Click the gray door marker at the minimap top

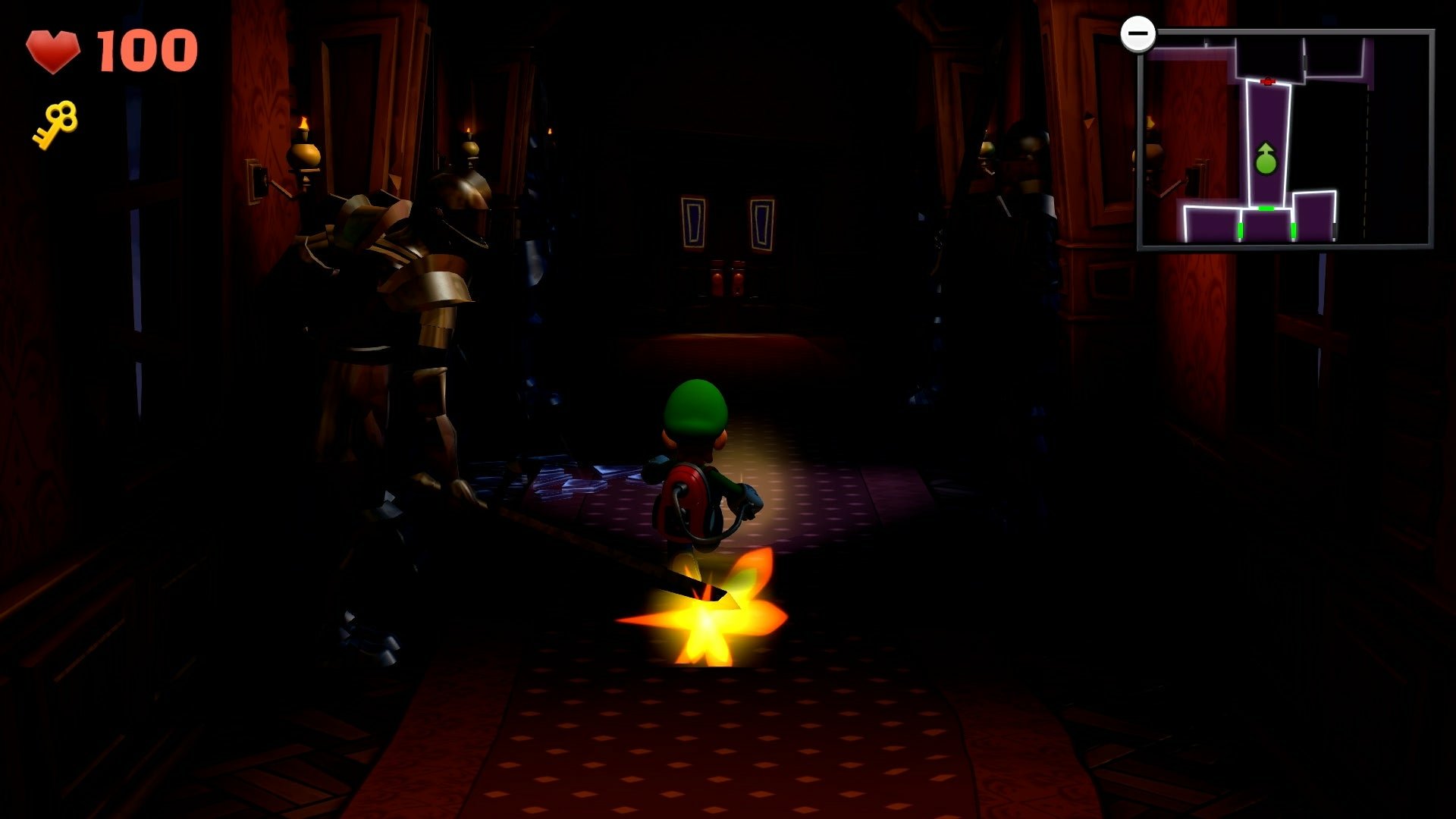1305,62
